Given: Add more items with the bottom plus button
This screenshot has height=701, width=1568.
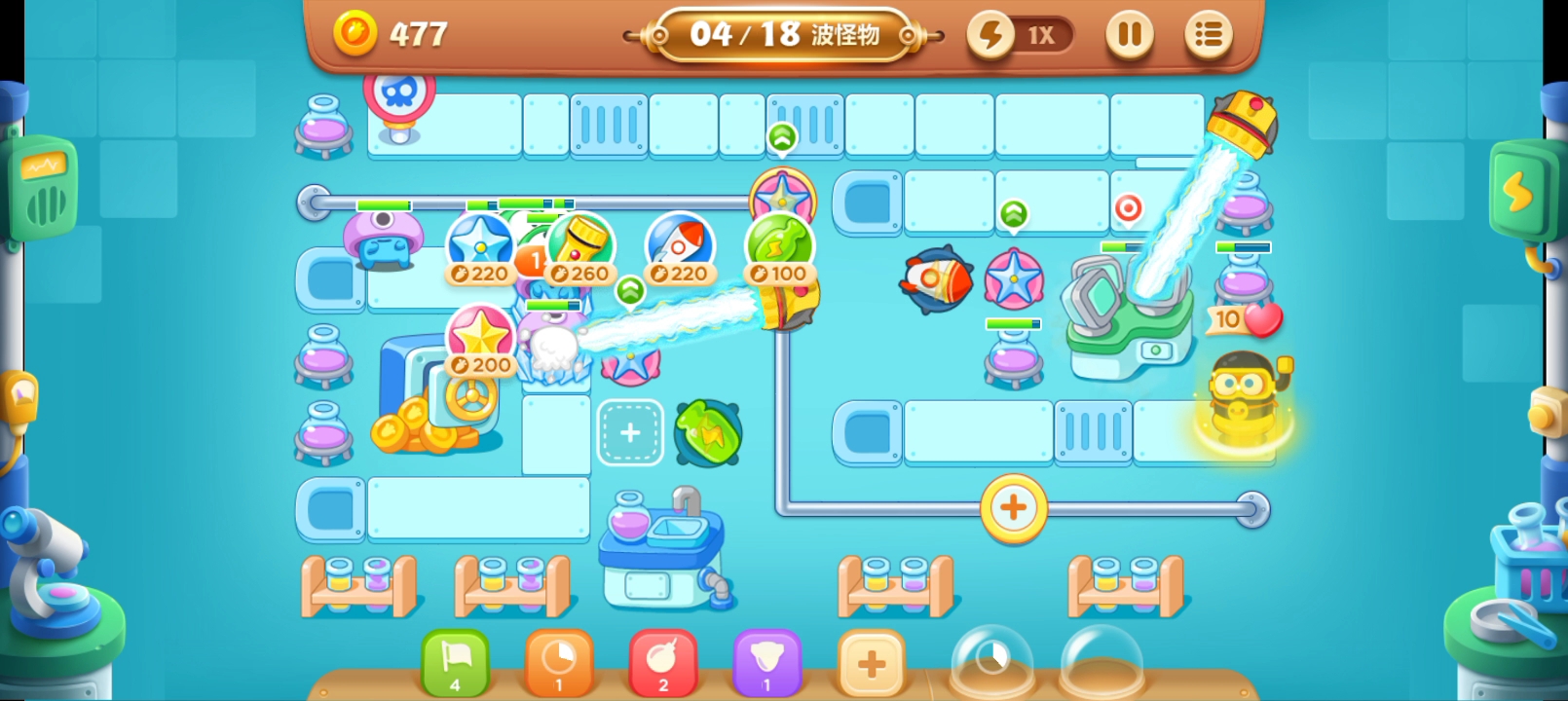Looking at the screenshot, I should pyautogui.click(x=871, y=664).
